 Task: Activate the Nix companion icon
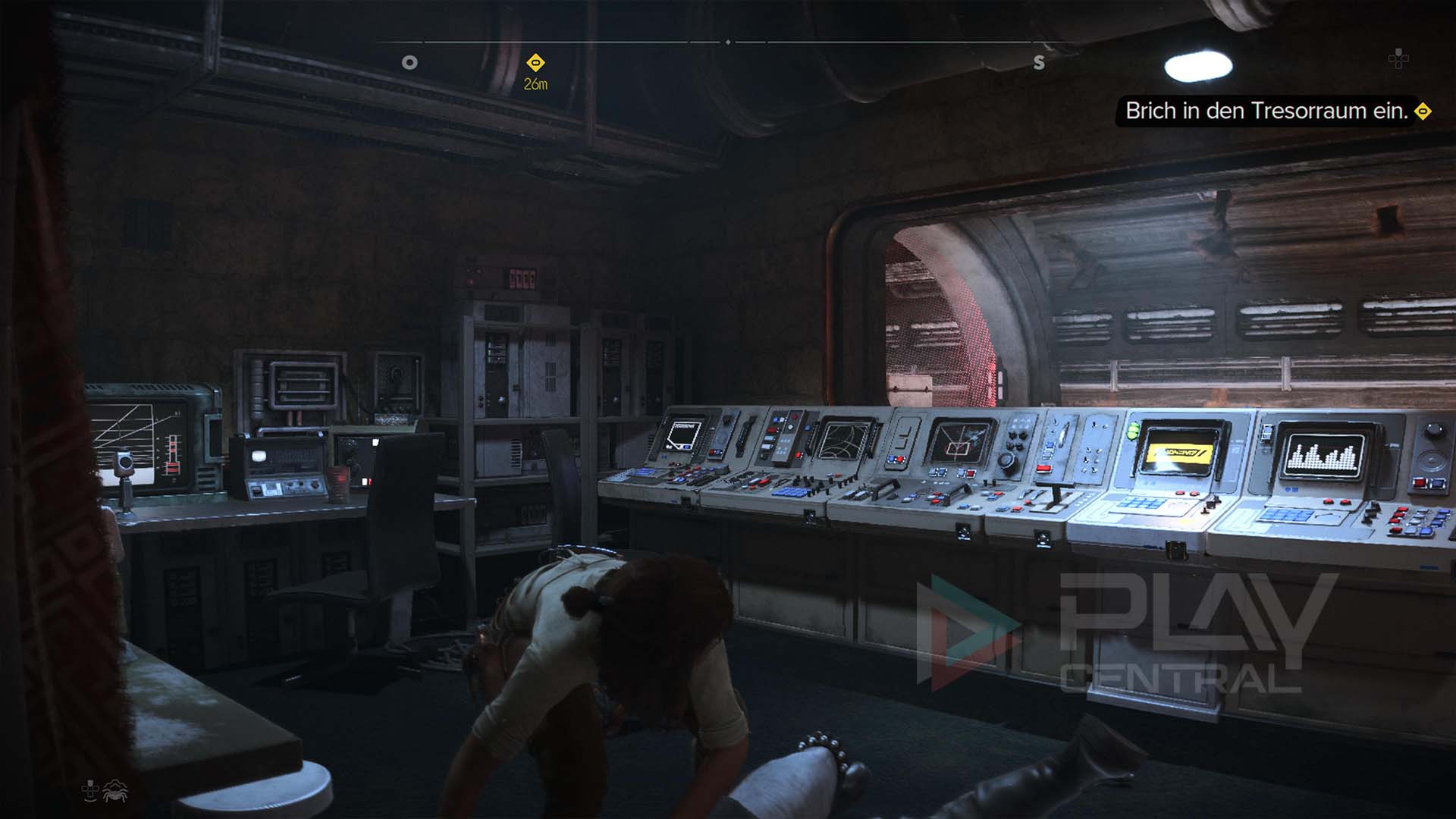pos(115,790)
